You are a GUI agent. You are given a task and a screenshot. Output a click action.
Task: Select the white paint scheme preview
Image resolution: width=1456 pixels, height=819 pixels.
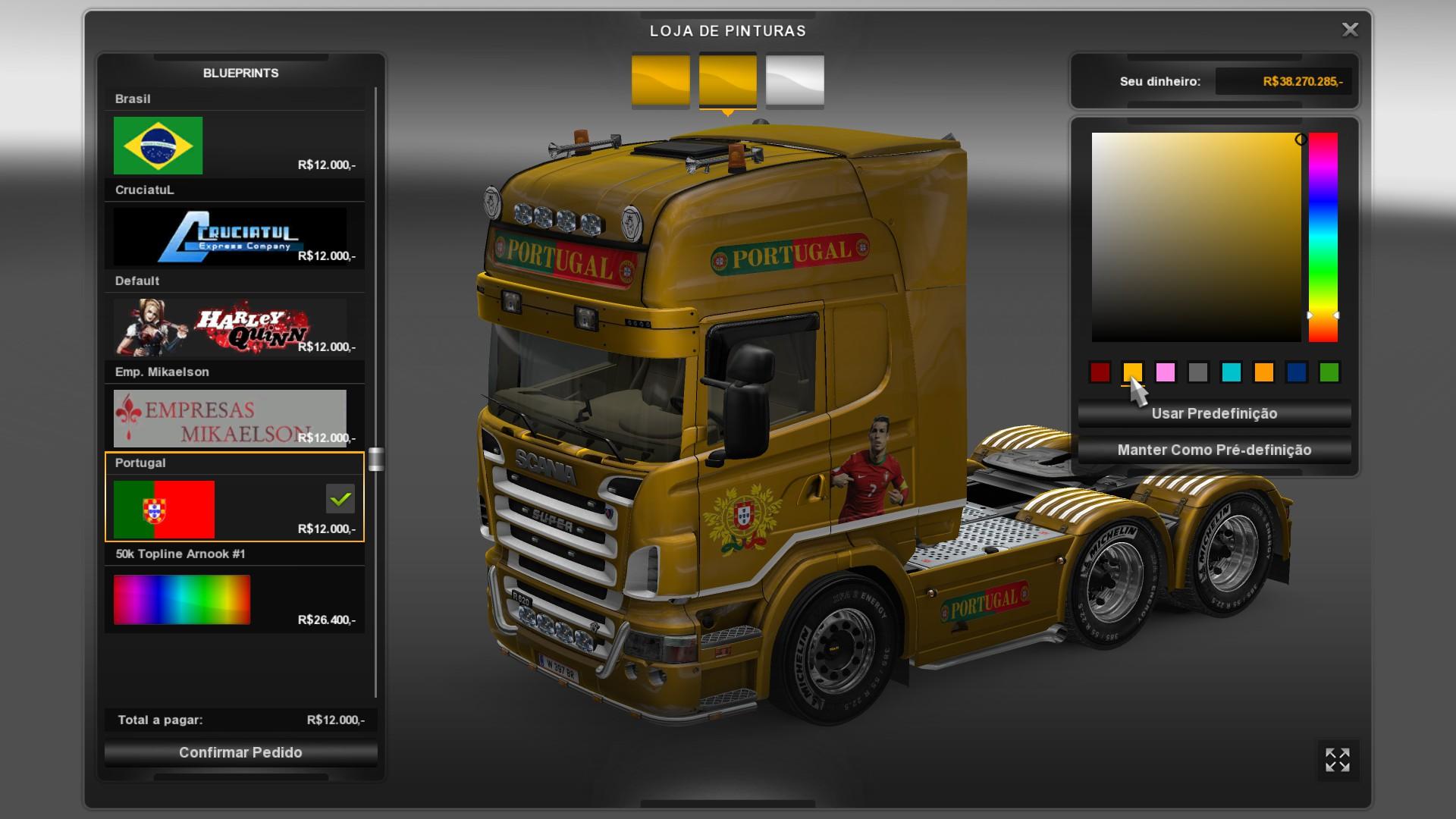point(793,80)
